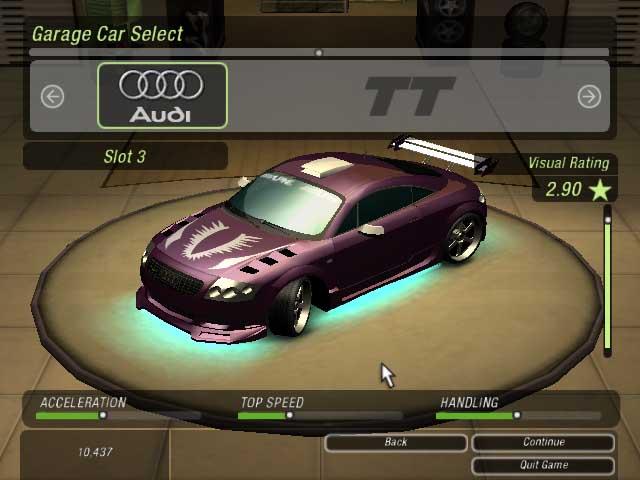Click the Quit Game button

tap(543, 465)
